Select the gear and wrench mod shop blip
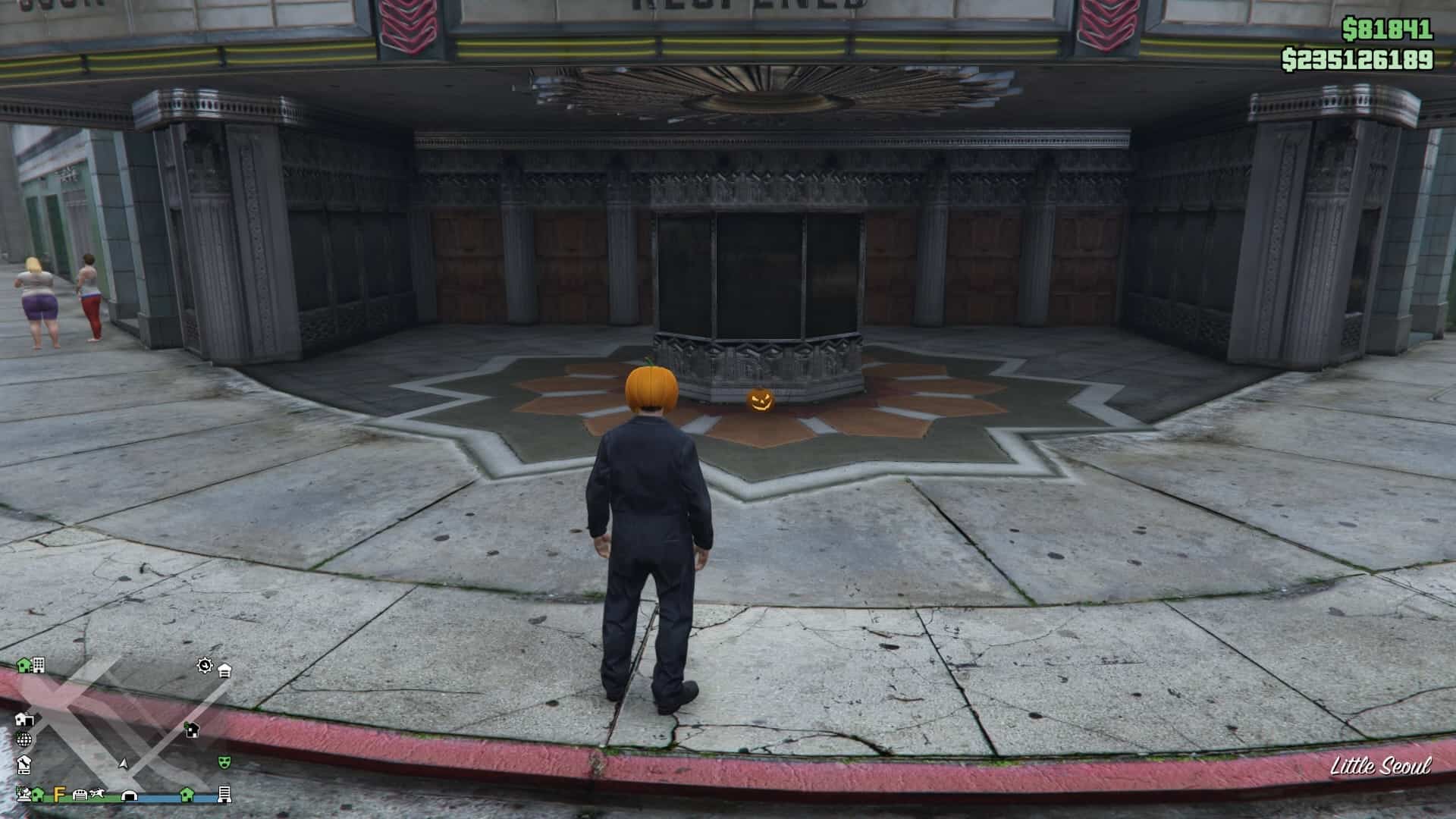This screenshot has height=819, width=1456. tap(205, 666)
